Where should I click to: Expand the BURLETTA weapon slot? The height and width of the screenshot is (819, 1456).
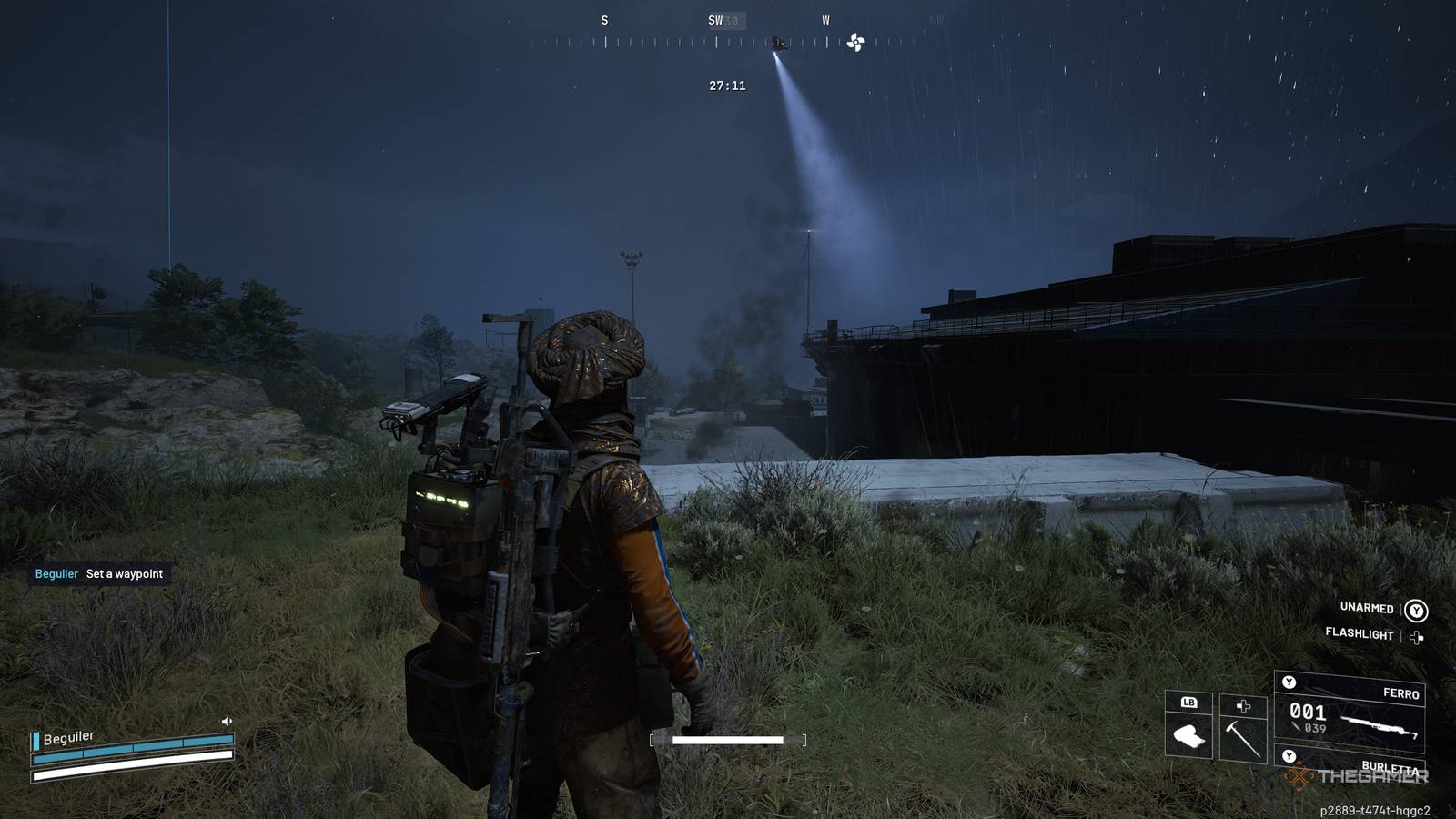1392,767
